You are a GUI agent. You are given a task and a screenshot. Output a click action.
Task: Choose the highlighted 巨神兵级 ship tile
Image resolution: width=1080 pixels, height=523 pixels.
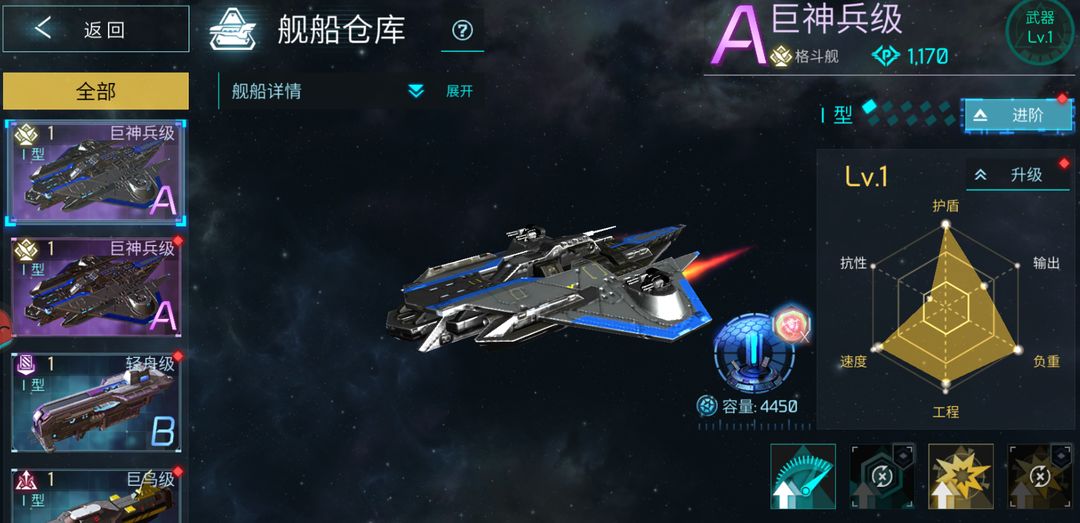tap(96, 173)
